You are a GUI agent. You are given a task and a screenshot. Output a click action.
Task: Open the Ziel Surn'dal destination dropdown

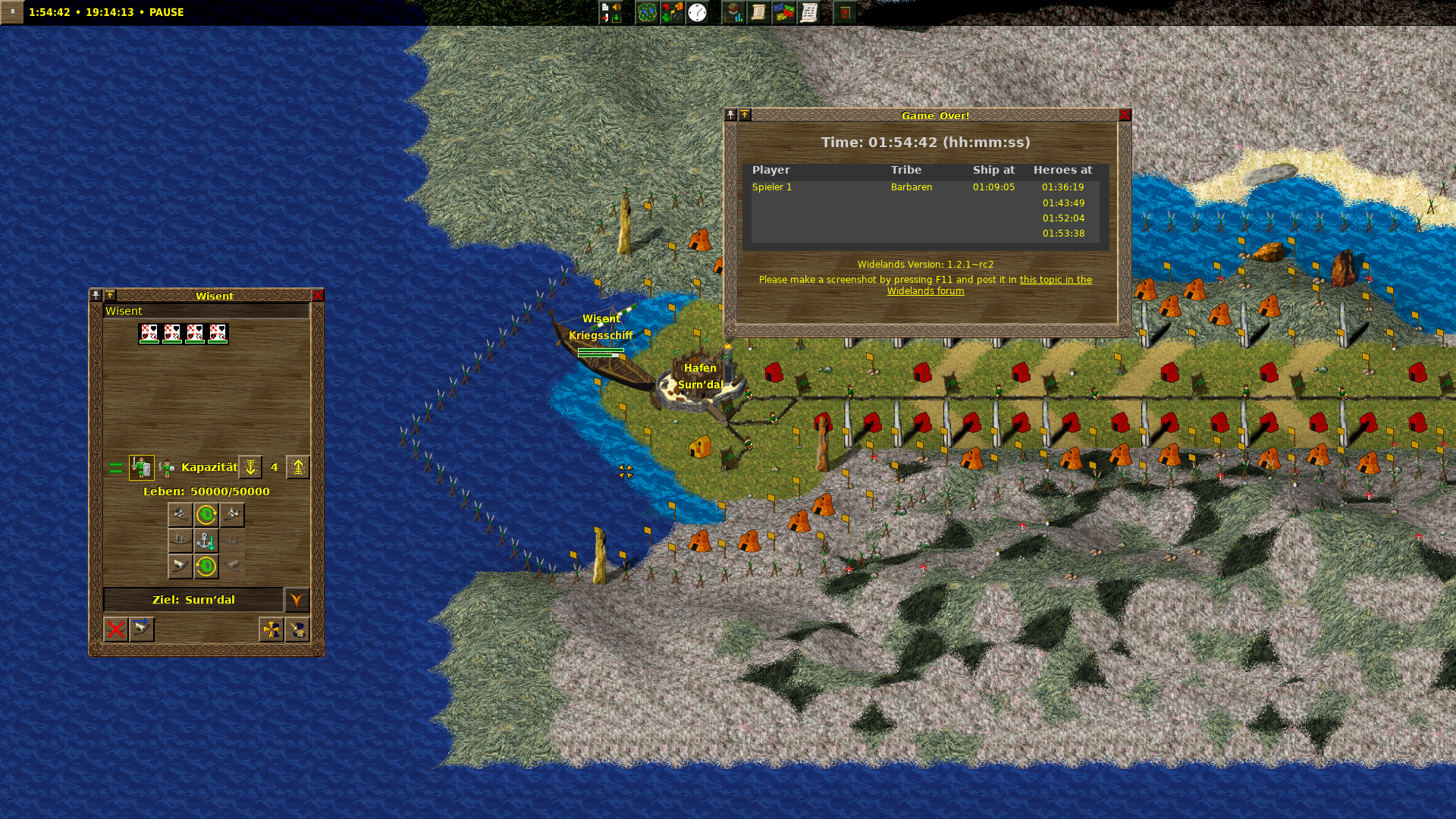click(x=297, y=600)
